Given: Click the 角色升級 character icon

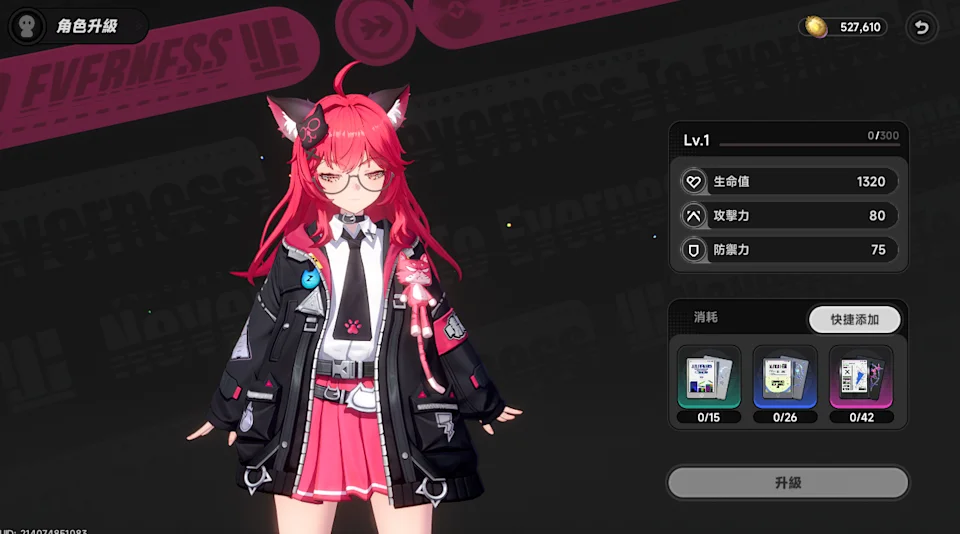Looking at the screenshot, I should pyautogui.click(x=27, y=26).
